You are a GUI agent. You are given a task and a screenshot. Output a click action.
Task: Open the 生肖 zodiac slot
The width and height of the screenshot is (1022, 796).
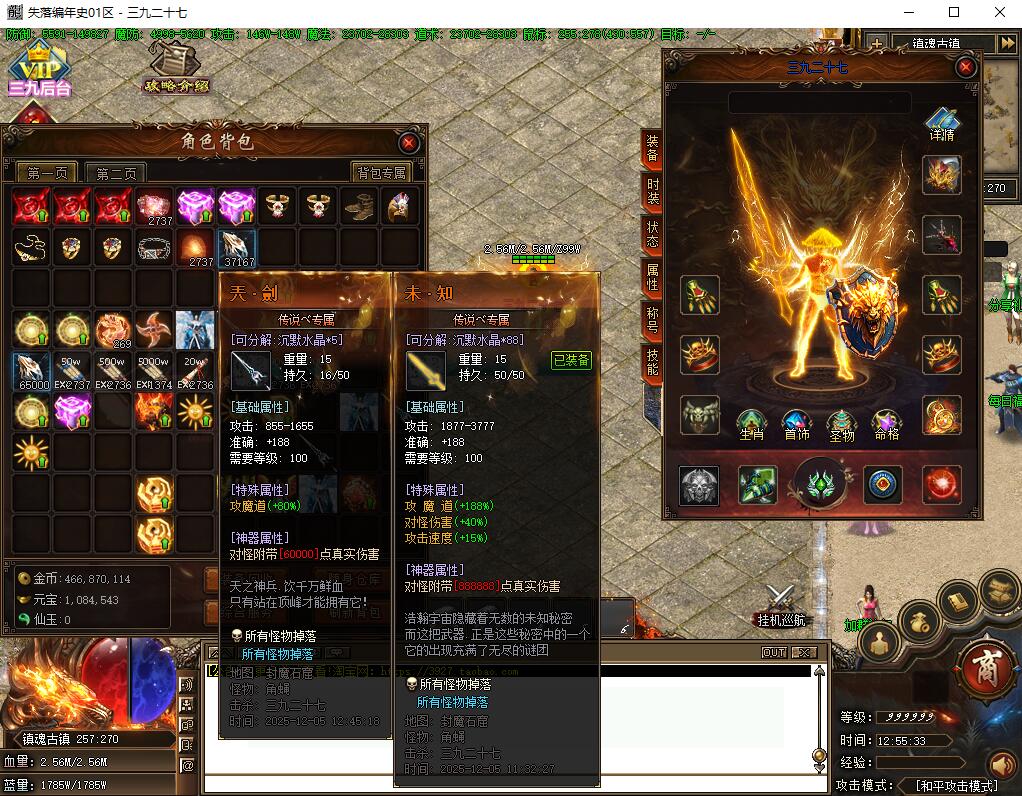point(751,424)
